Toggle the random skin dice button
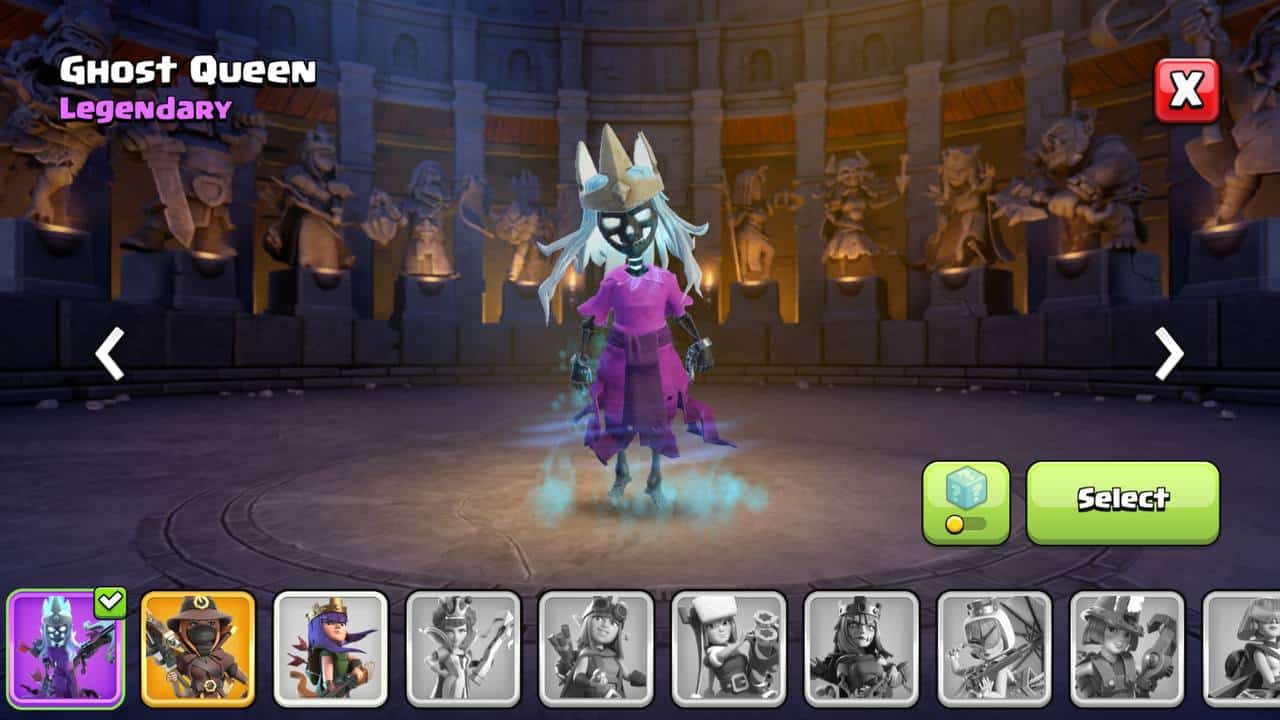The height and width of the screenshot is (720, 1280). (966, 502)
